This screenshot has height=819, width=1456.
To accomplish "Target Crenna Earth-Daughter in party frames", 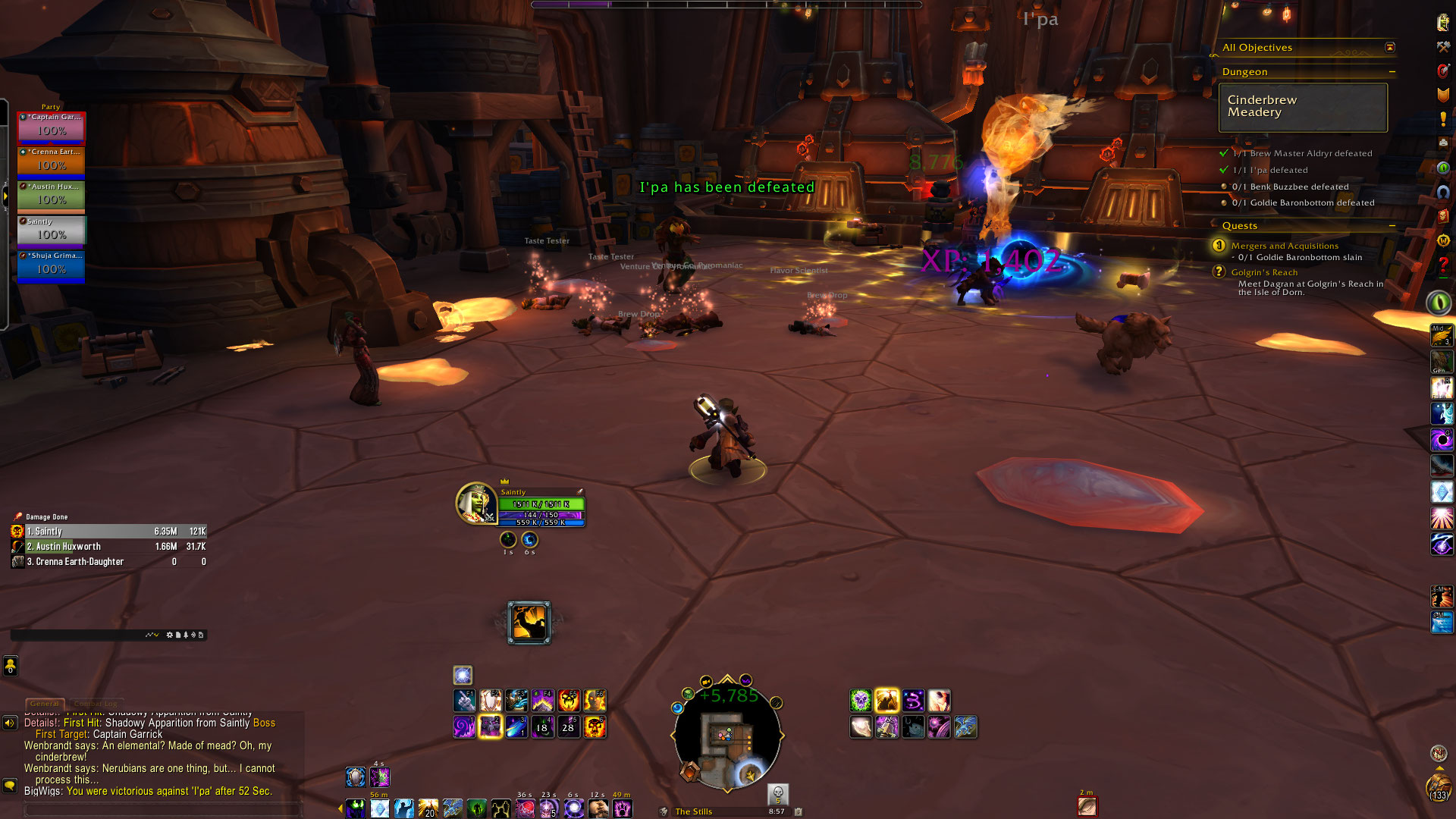I will 51,162.
